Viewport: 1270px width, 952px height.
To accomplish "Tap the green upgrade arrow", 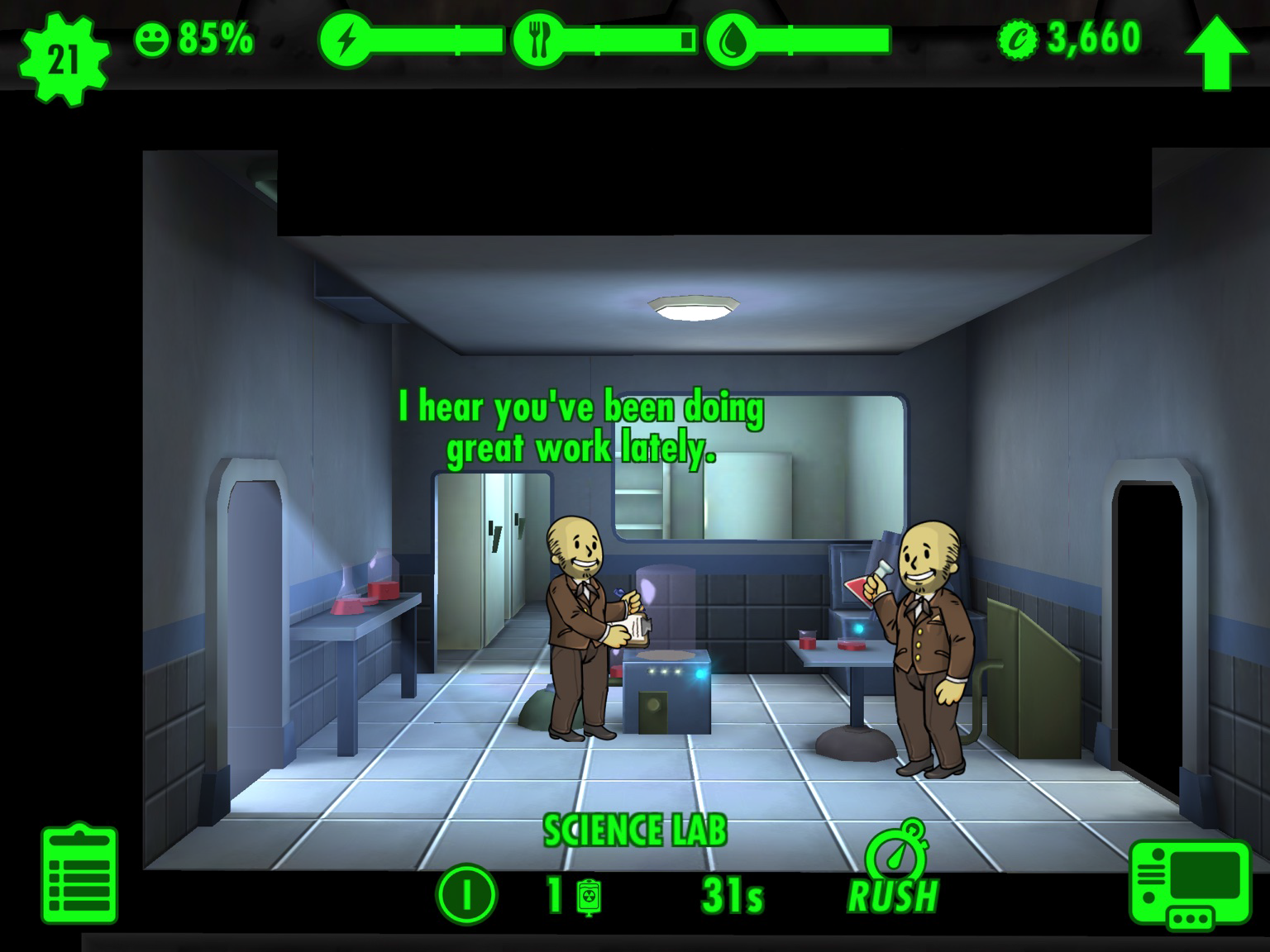I will (1215, 51).
